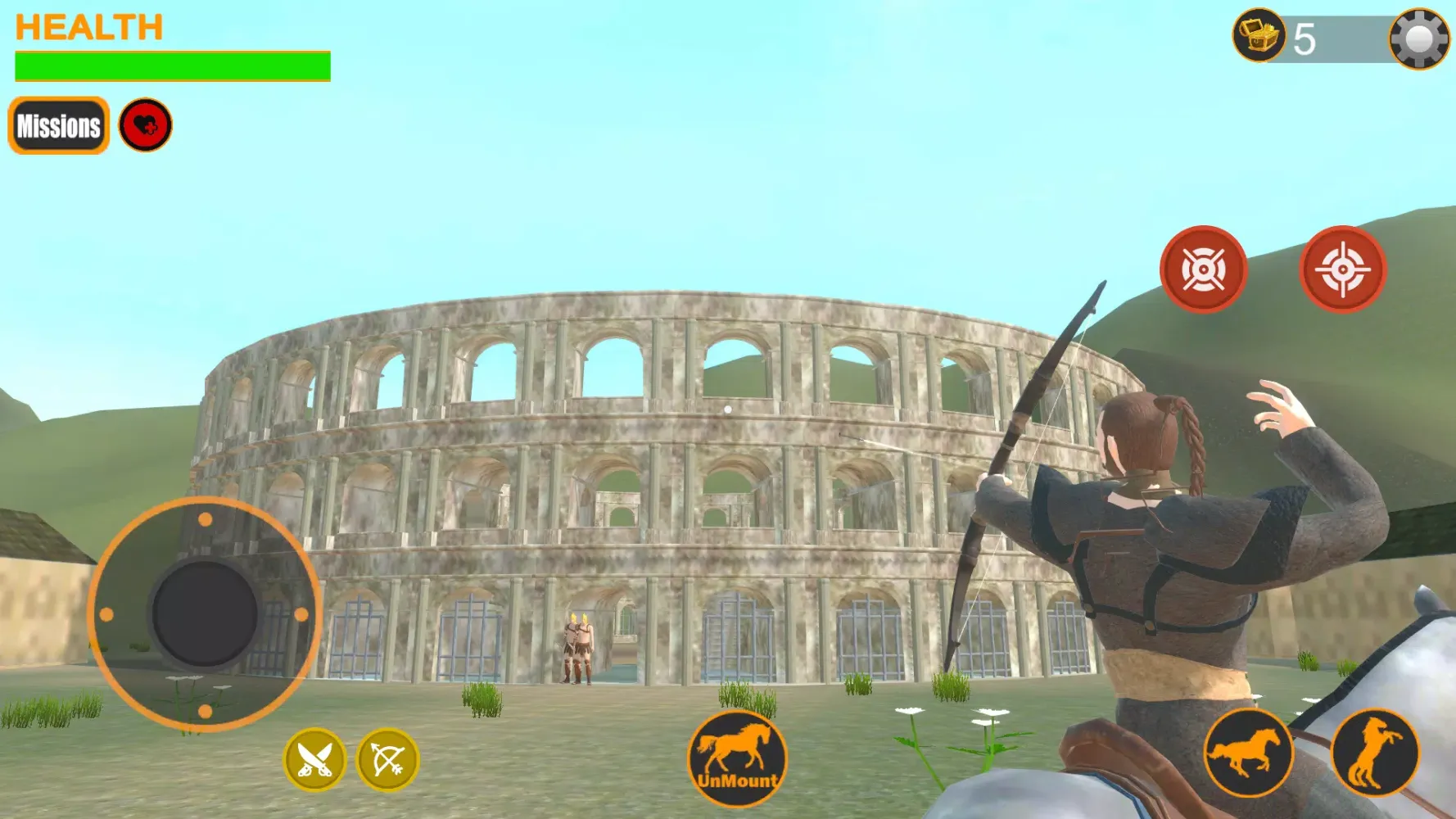Tap the red crosshair aim button

[x=1342, y=269]
